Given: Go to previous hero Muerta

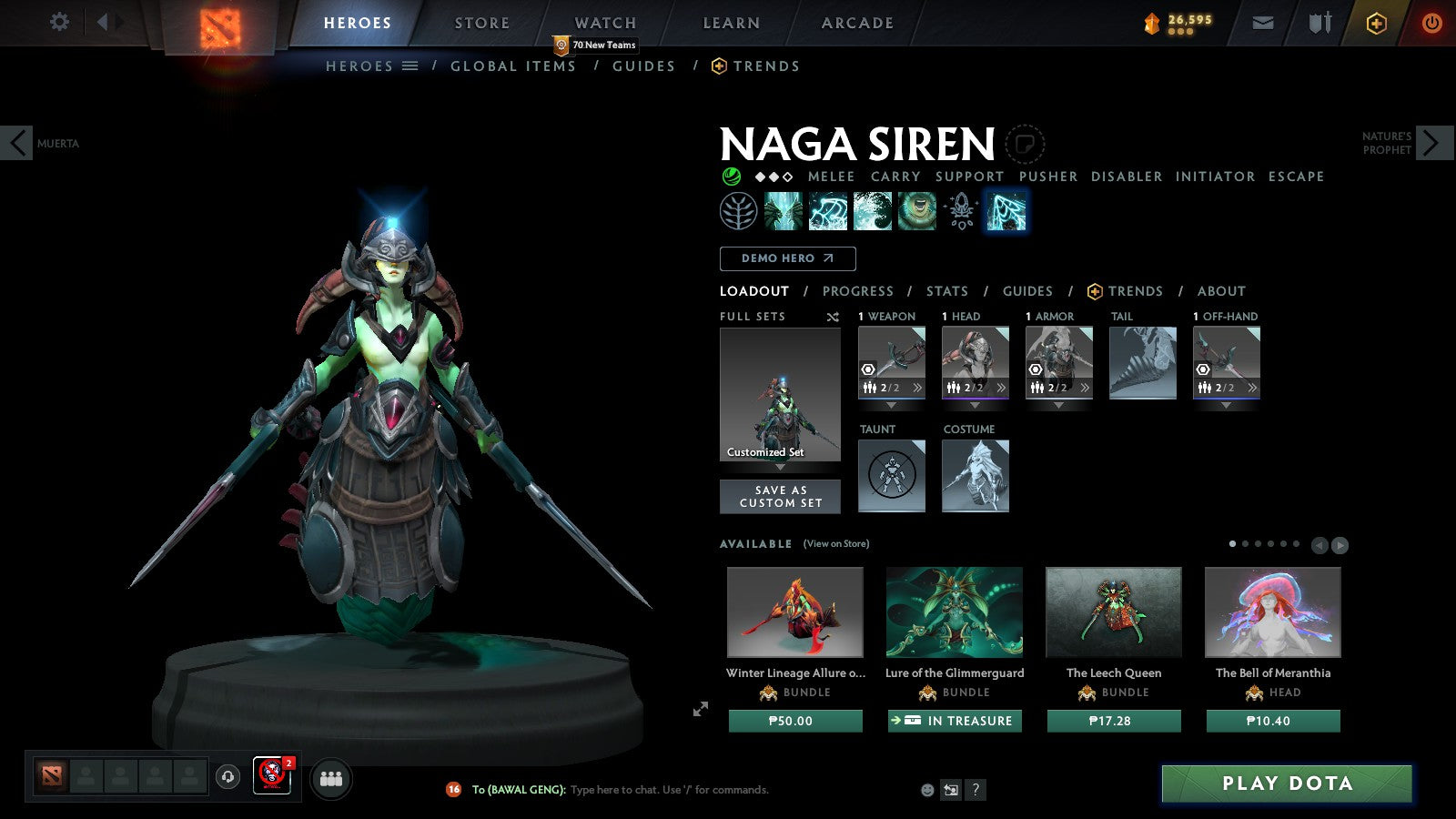Looking at the screenshot, I should 16,143.
